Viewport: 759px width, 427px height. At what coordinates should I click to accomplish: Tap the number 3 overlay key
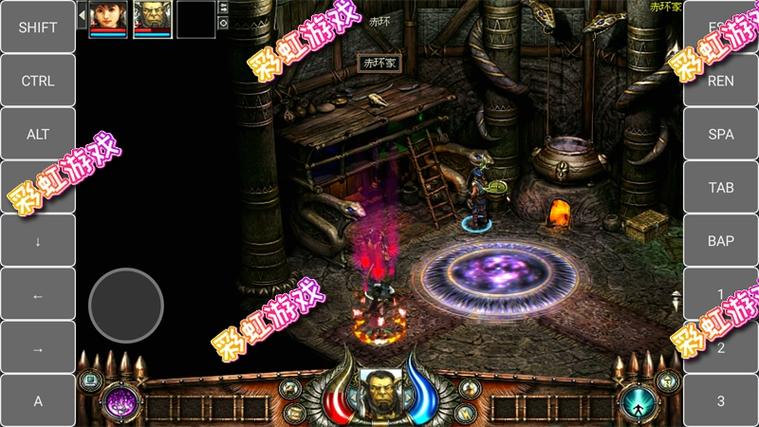721,401
